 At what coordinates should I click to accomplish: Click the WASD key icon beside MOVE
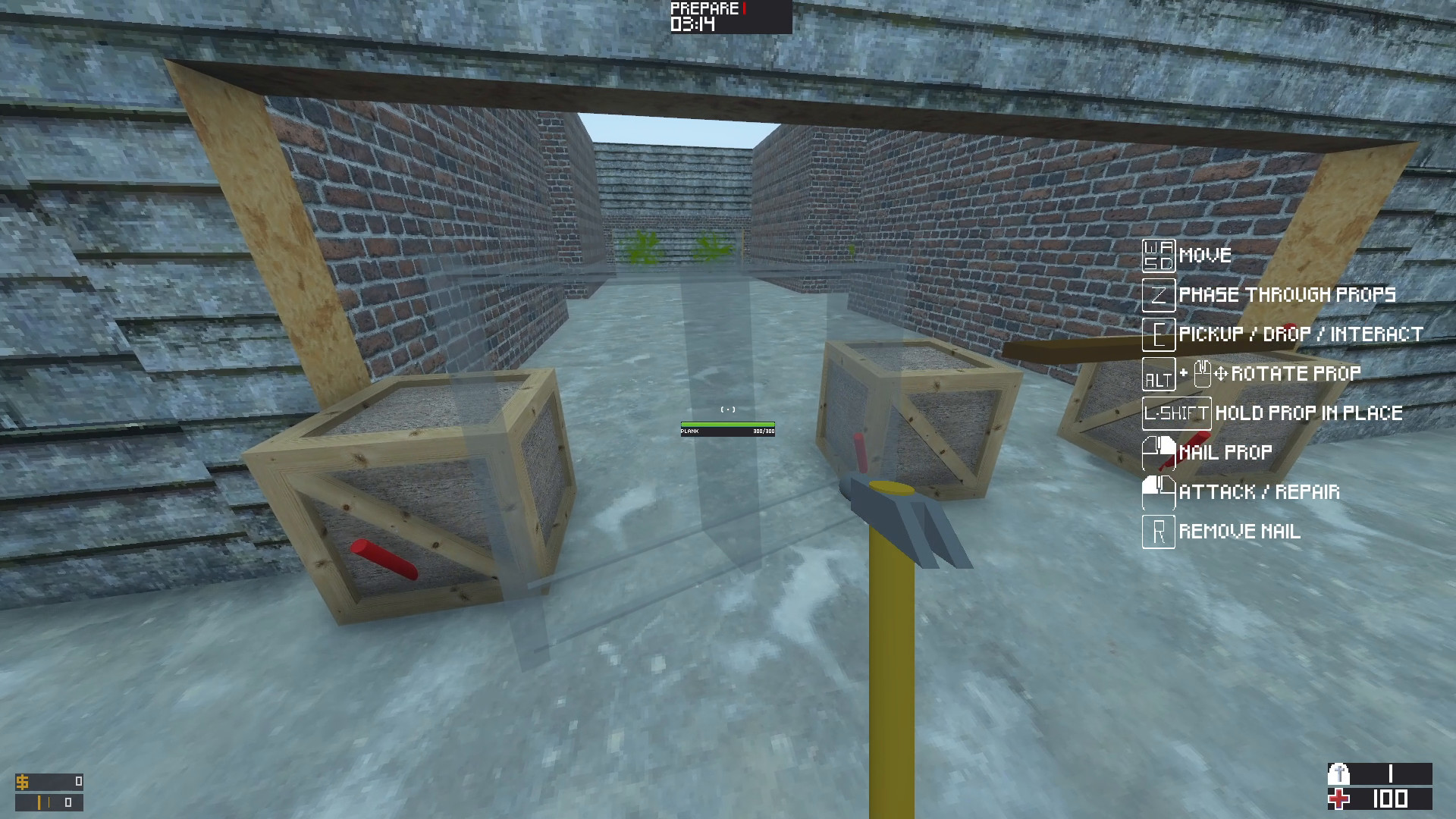tap(1158, 256)
